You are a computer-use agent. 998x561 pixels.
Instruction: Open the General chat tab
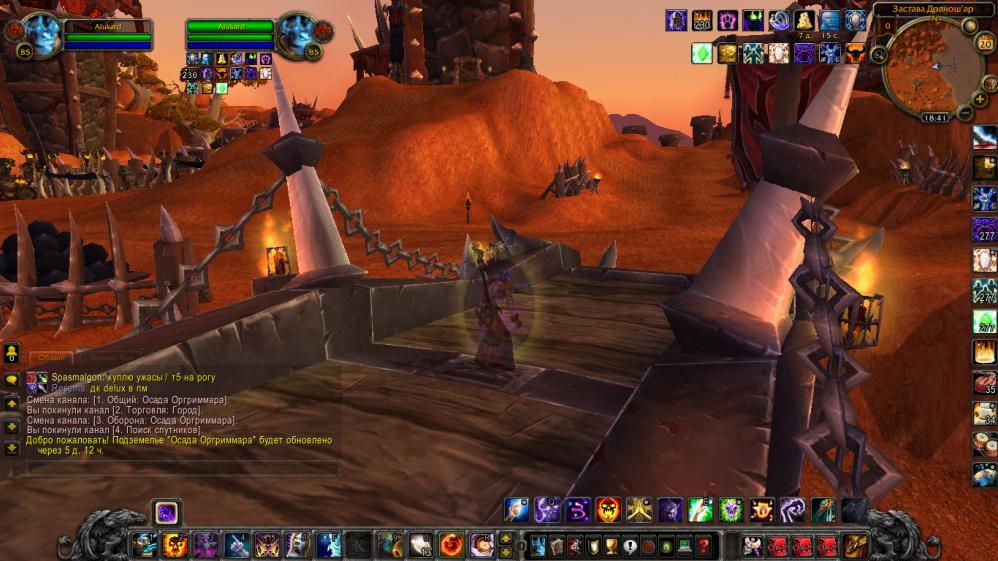point(51,357)
